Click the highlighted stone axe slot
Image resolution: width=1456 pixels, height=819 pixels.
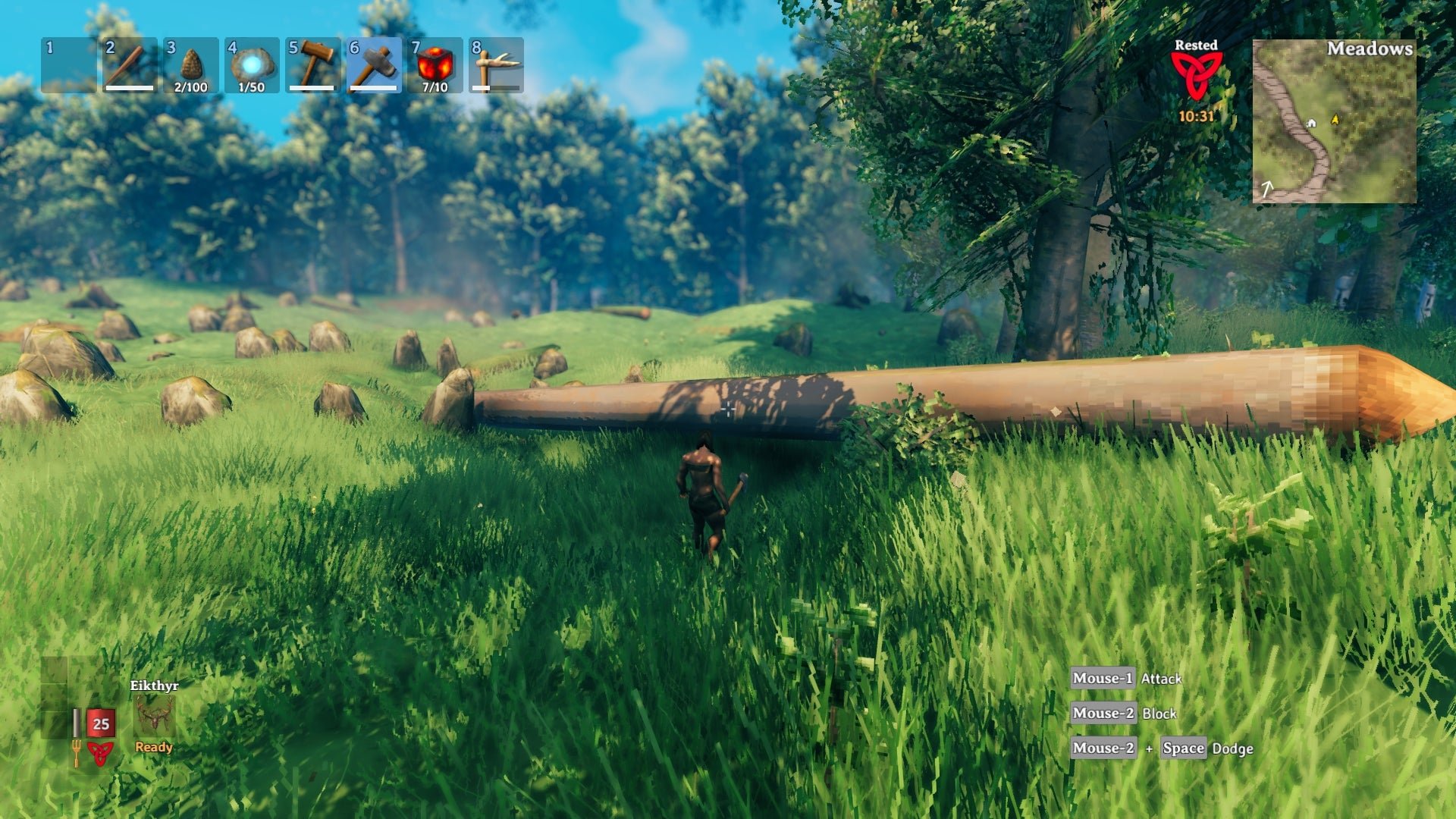click(374, 65)
